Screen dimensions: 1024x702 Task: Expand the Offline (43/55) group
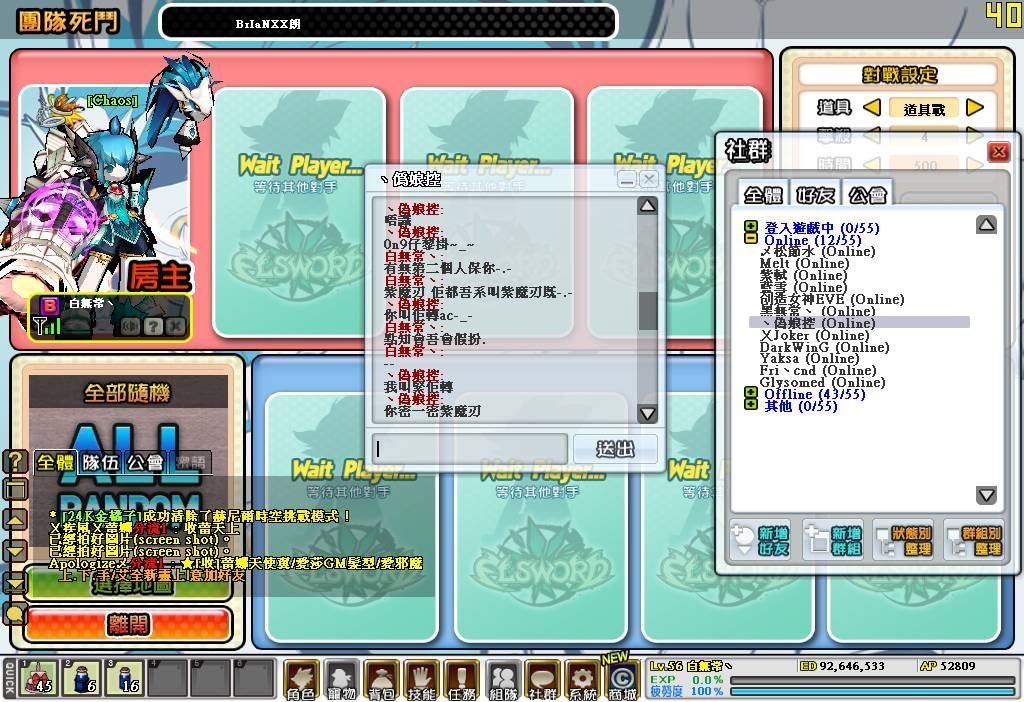tap(750, 394)
